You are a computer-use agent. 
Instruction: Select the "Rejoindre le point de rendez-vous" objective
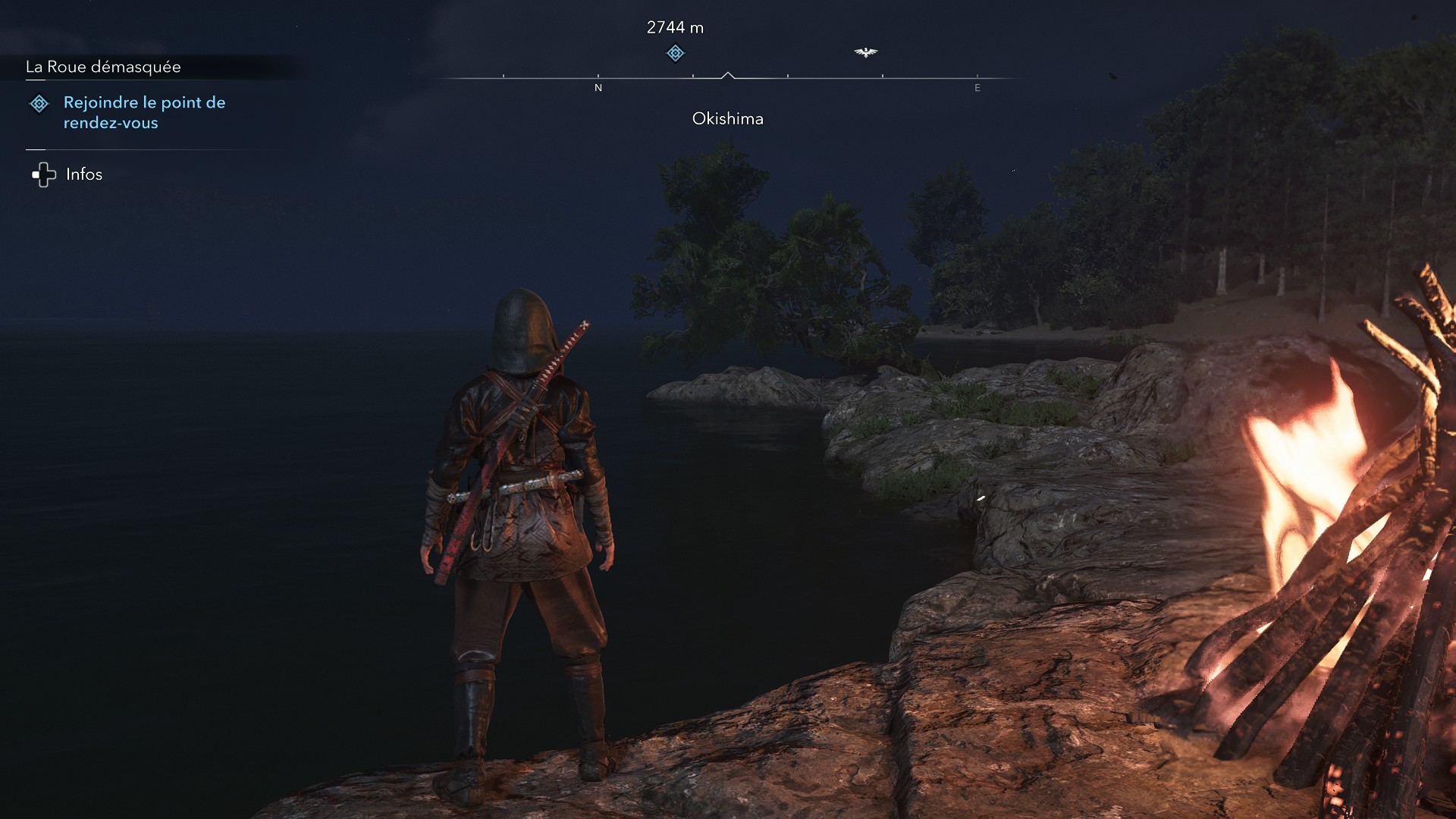coord(144,112)
